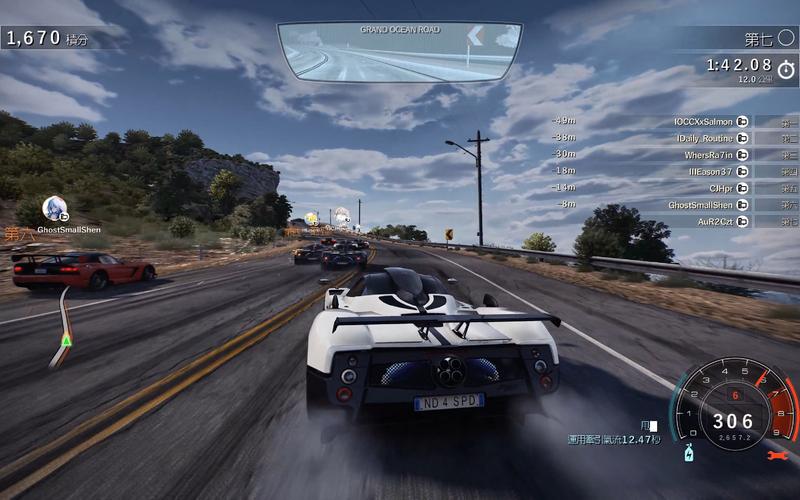Click the stopwatch icon beside the timer
Viewport: 800px width, 500px height.
(x=786, y=69)
